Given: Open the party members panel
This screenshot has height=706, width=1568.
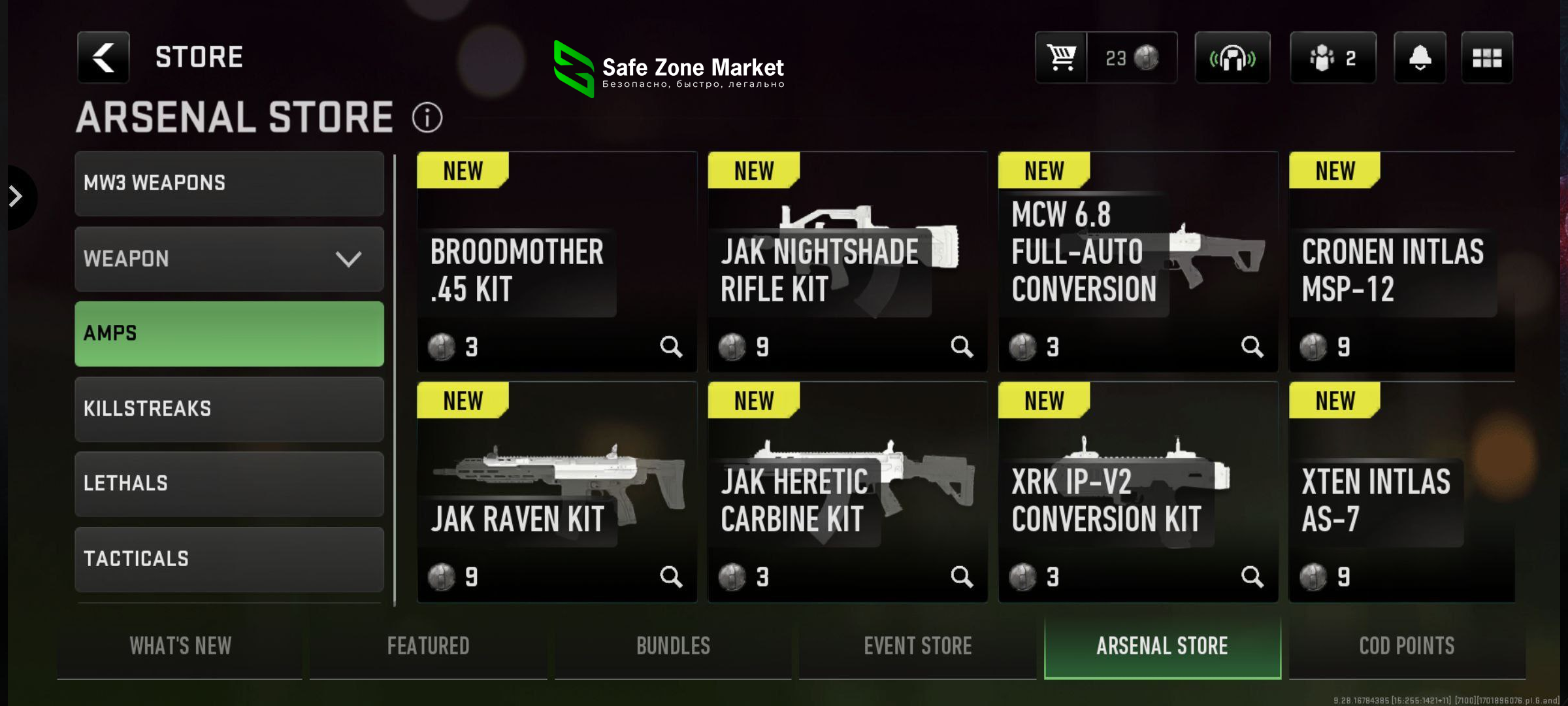Looking at the screenshot, I should pos(1333,58).
